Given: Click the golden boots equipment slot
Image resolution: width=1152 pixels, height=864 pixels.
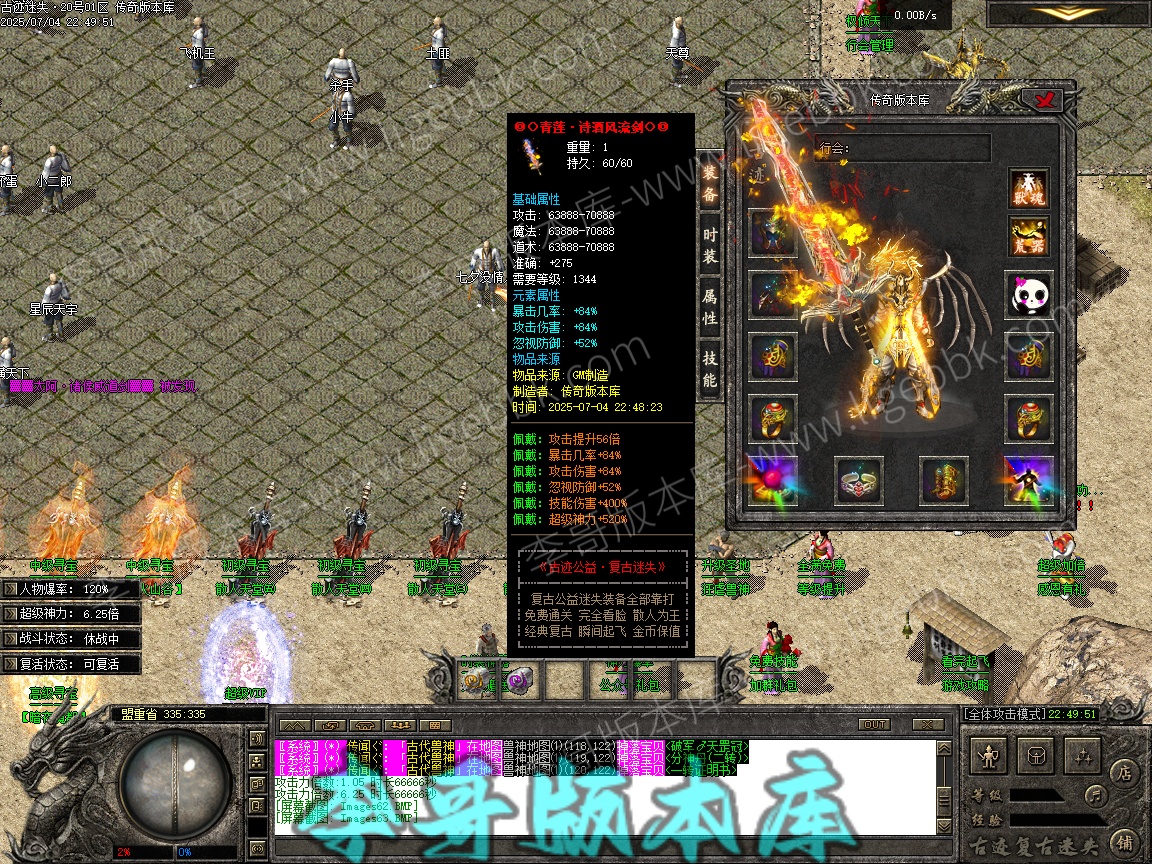Looking at the screenshot, I should tap(943, 480).
